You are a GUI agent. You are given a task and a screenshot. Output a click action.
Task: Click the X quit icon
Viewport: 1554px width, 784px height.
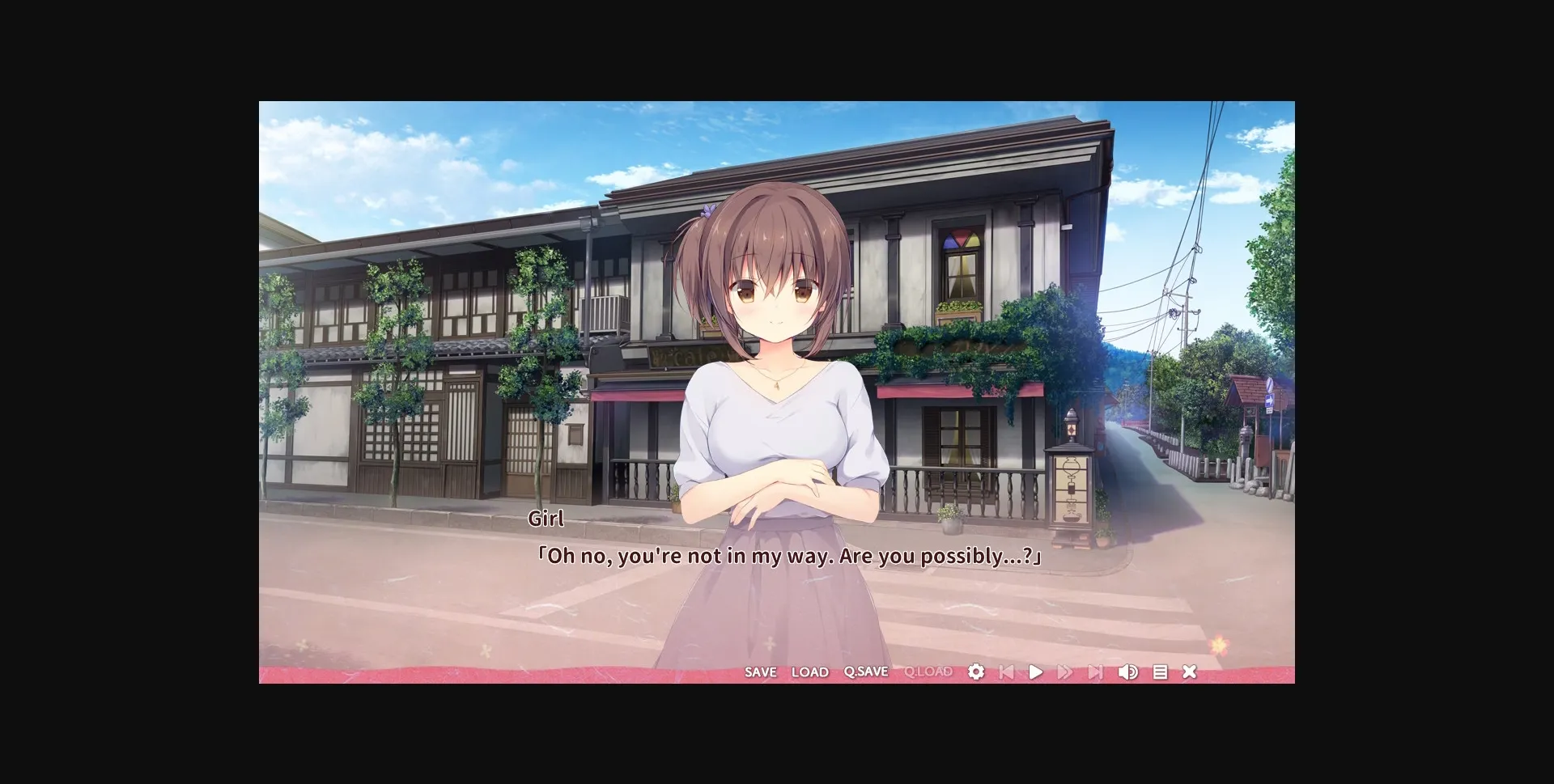[x=1189, y=672]
